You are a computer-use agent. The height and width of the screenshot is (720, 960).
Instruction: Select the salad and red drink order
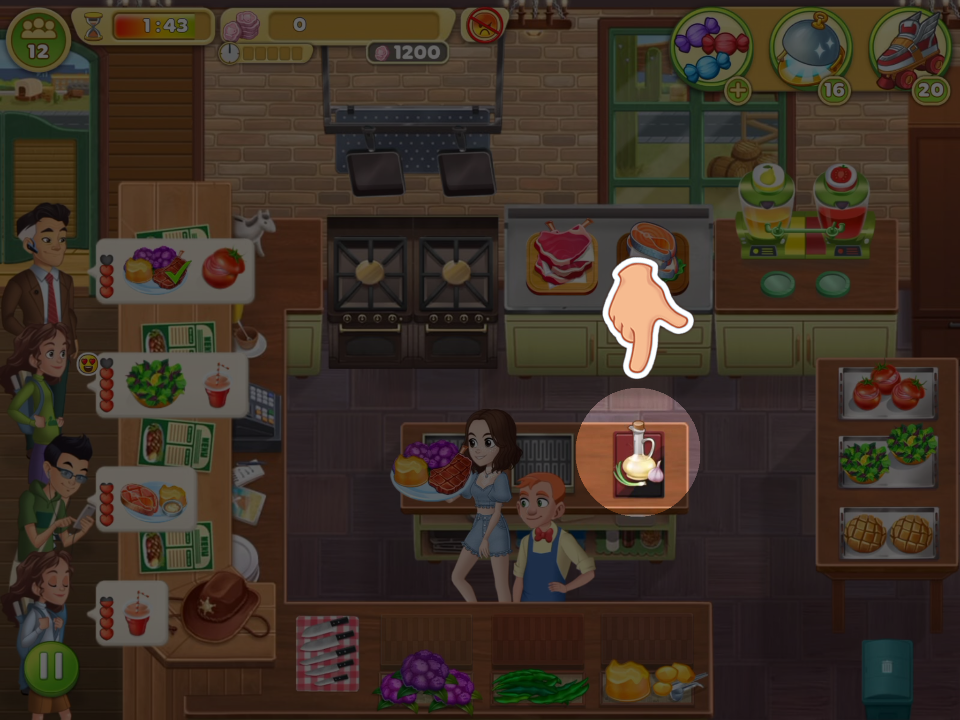tap(174, 384)
